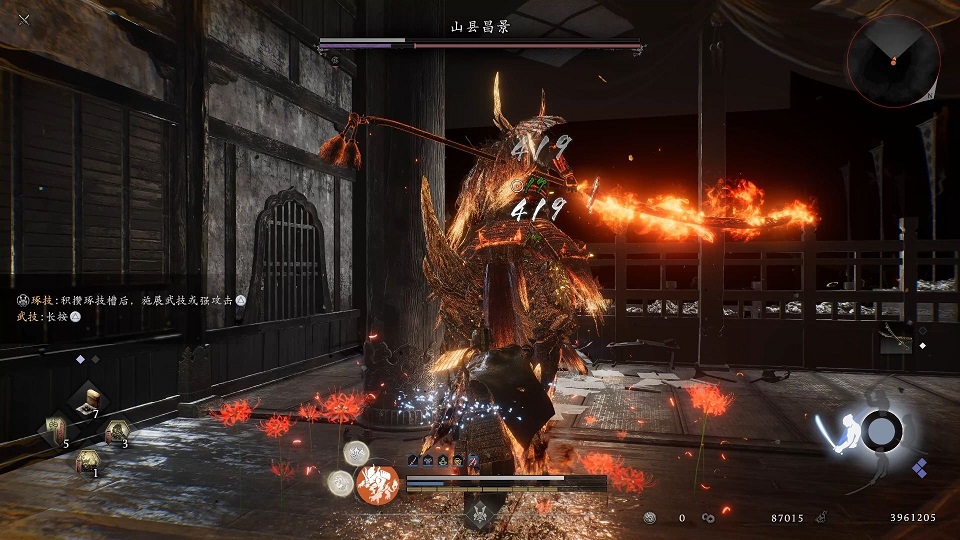Activate the orange guardian spirit beast icon

(378, 485)
